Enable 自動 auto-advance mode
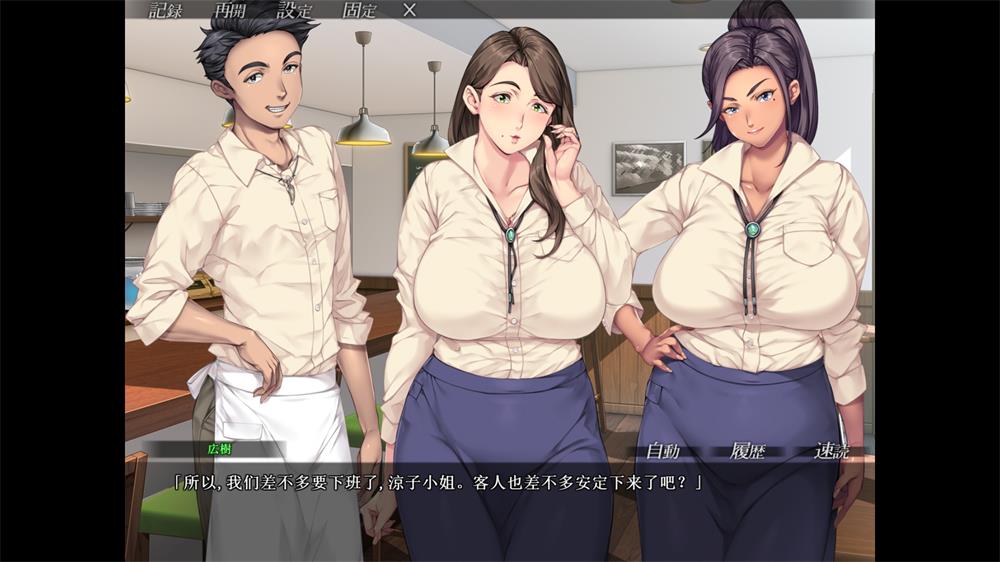This screenshot has width=1000, height=562. (663, 451)
